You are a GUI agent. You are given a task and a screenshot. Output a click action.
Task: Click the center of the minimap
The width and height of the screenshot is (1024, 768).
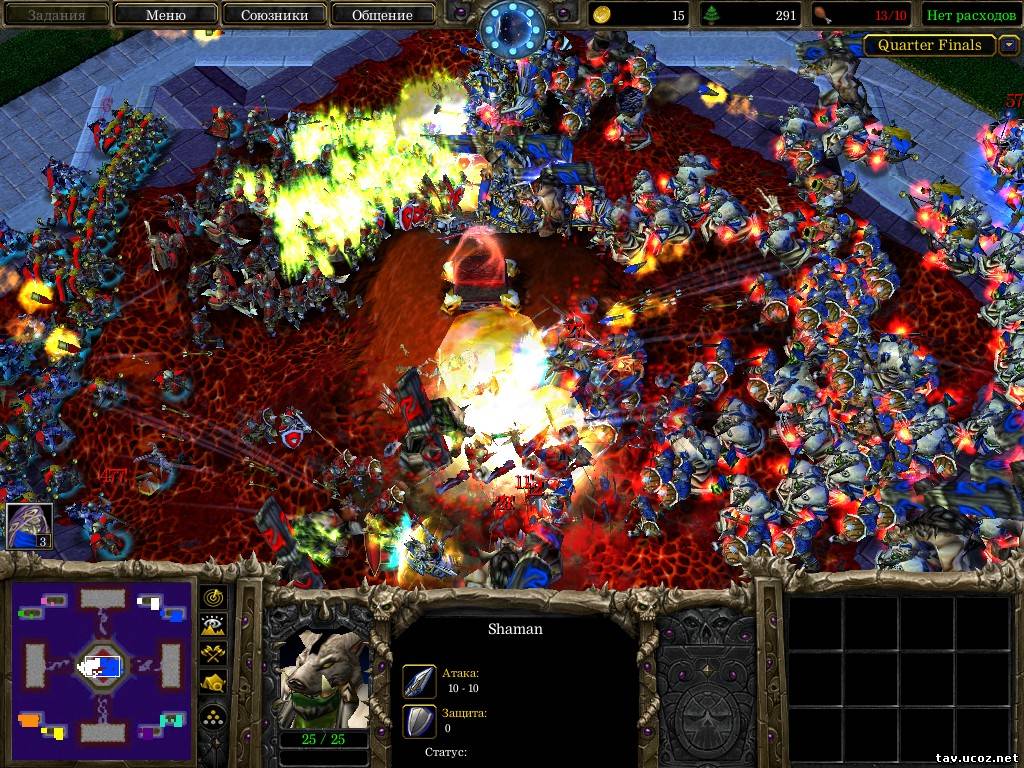[x=100, y=665]
